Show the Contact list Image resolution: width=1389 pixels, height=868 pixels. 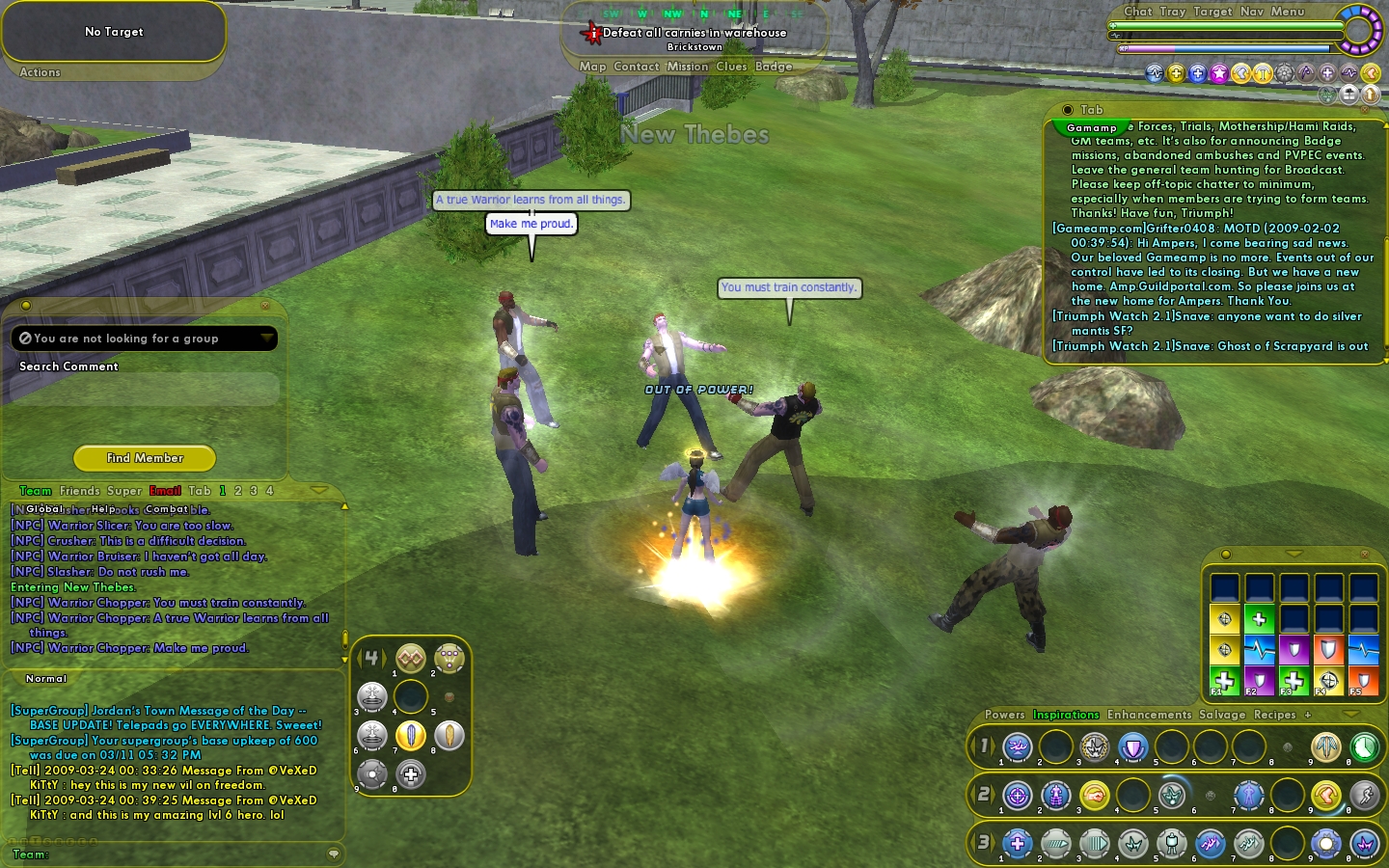point(636,67)
